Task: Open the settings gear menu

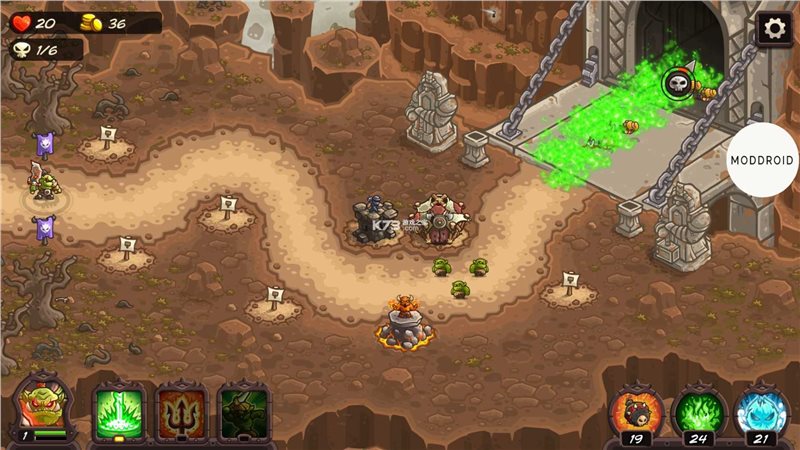Action: coord(773,28)
